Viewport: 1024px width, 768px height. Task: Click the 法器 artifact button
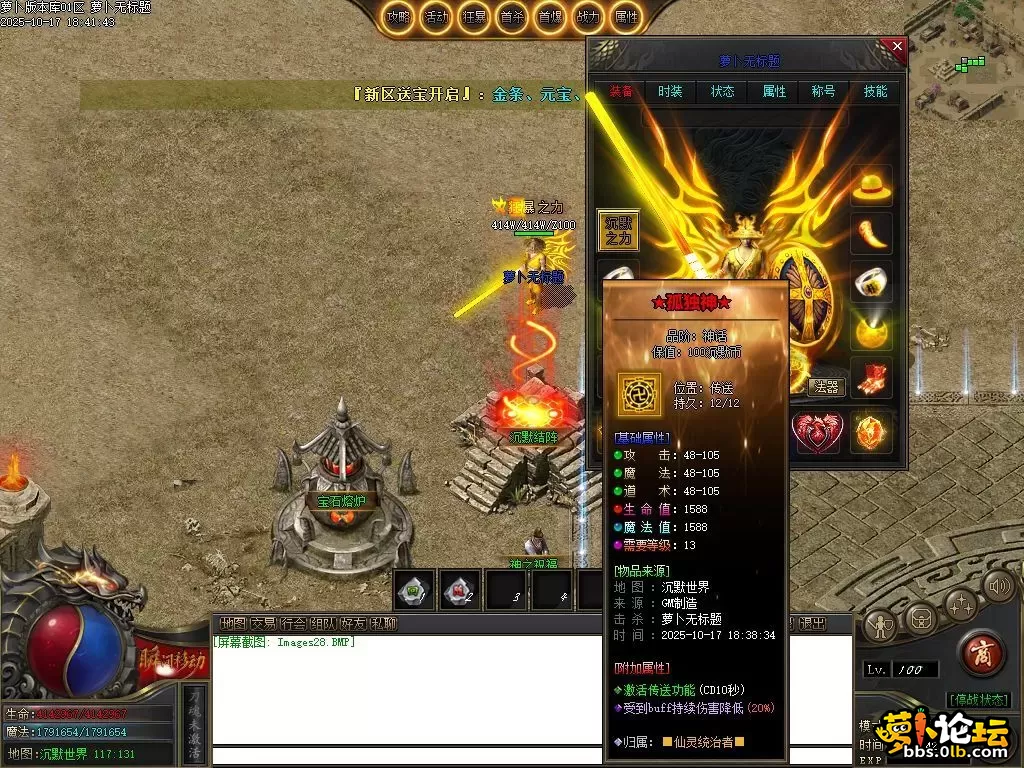click(x=827, y=387)
